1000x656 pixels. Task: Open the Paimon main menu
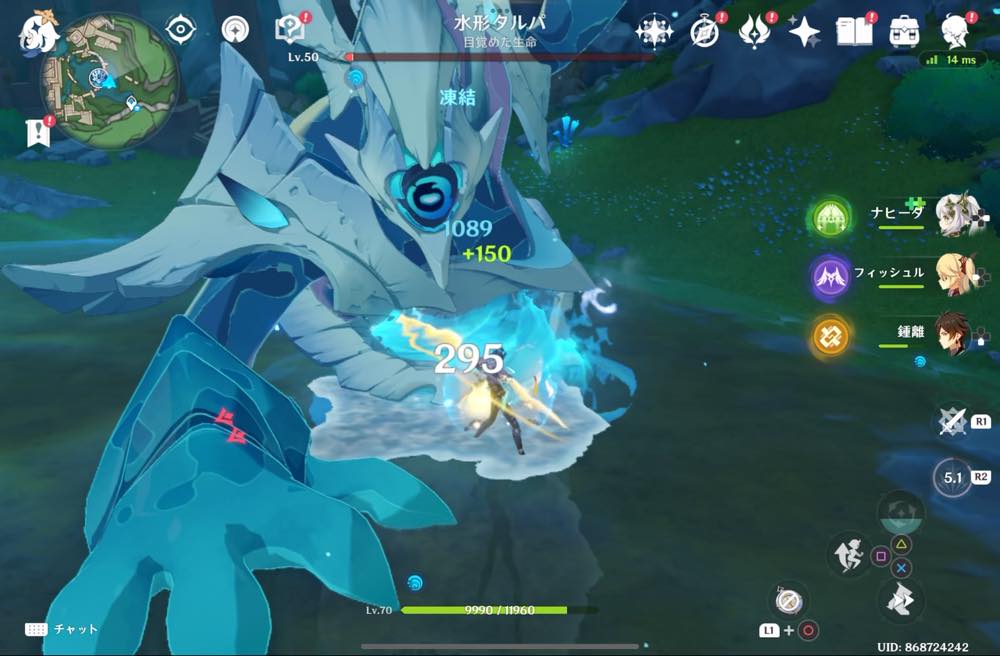(x=38, y=32)
